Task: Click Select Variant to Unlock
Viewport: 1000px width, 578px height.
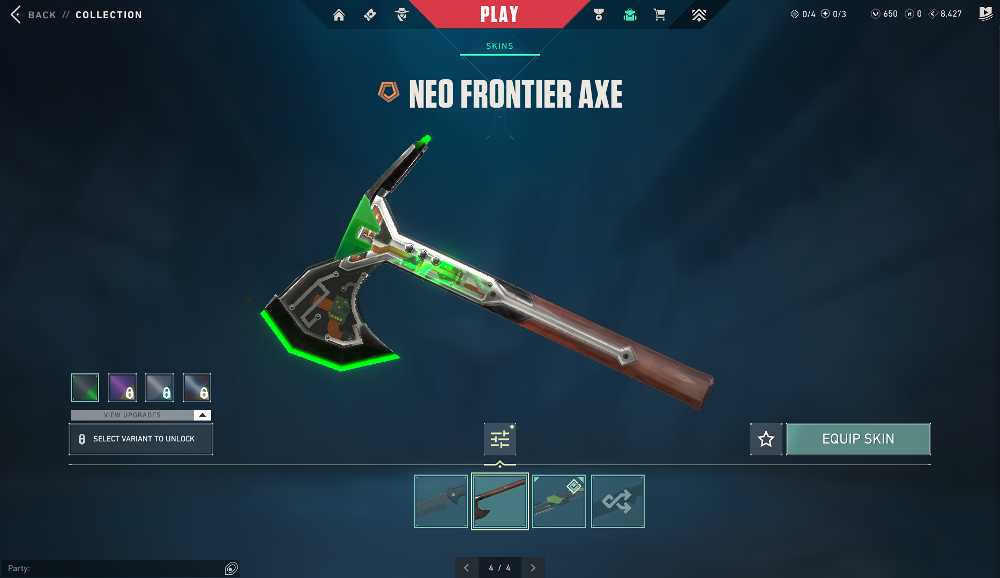Action: (x=141, y=439)
